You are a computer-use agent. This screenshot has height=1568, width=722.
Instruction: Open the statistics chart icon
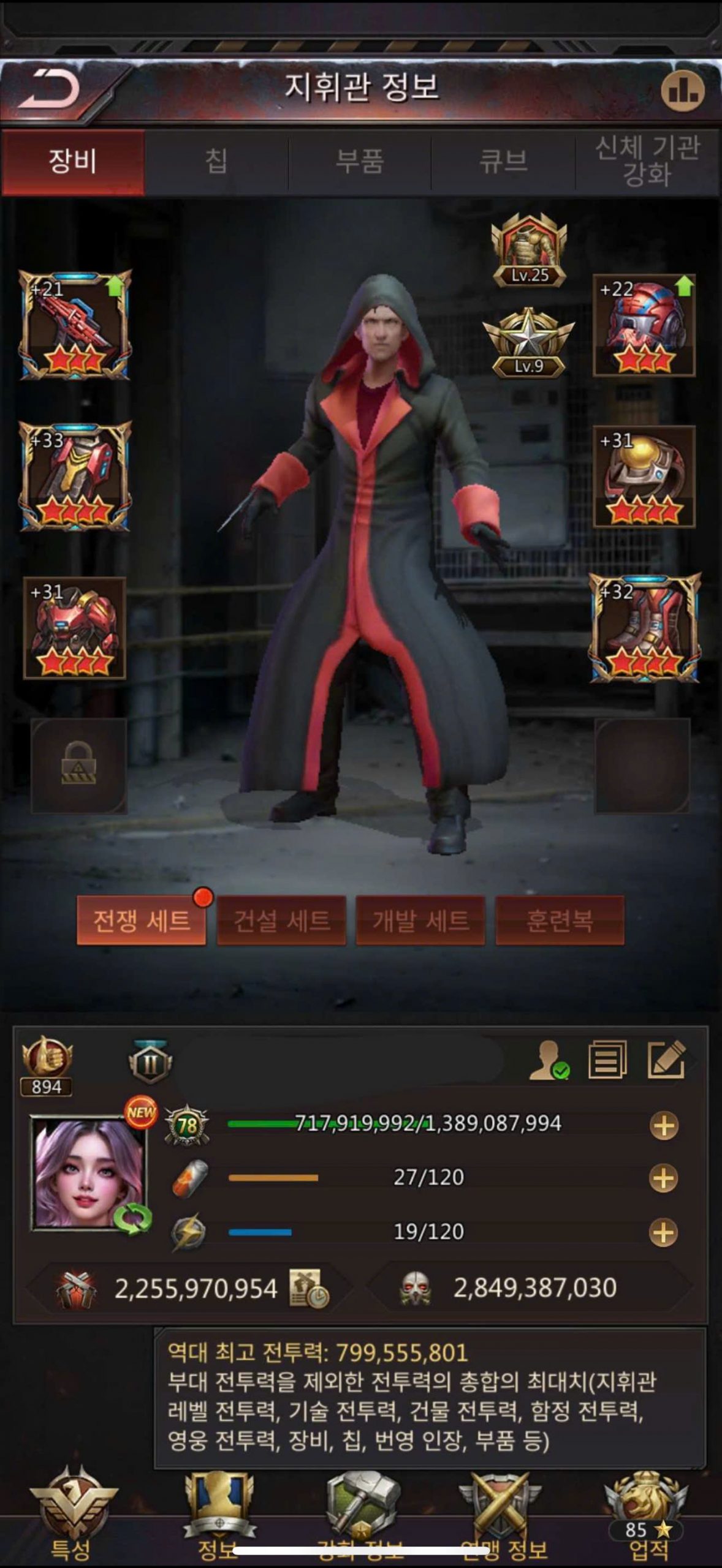[682, 92]
